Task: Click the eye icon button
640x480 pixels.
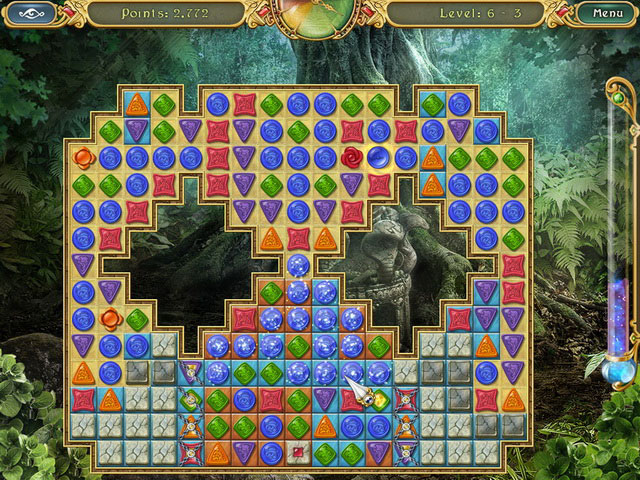Action: point(33,14)
